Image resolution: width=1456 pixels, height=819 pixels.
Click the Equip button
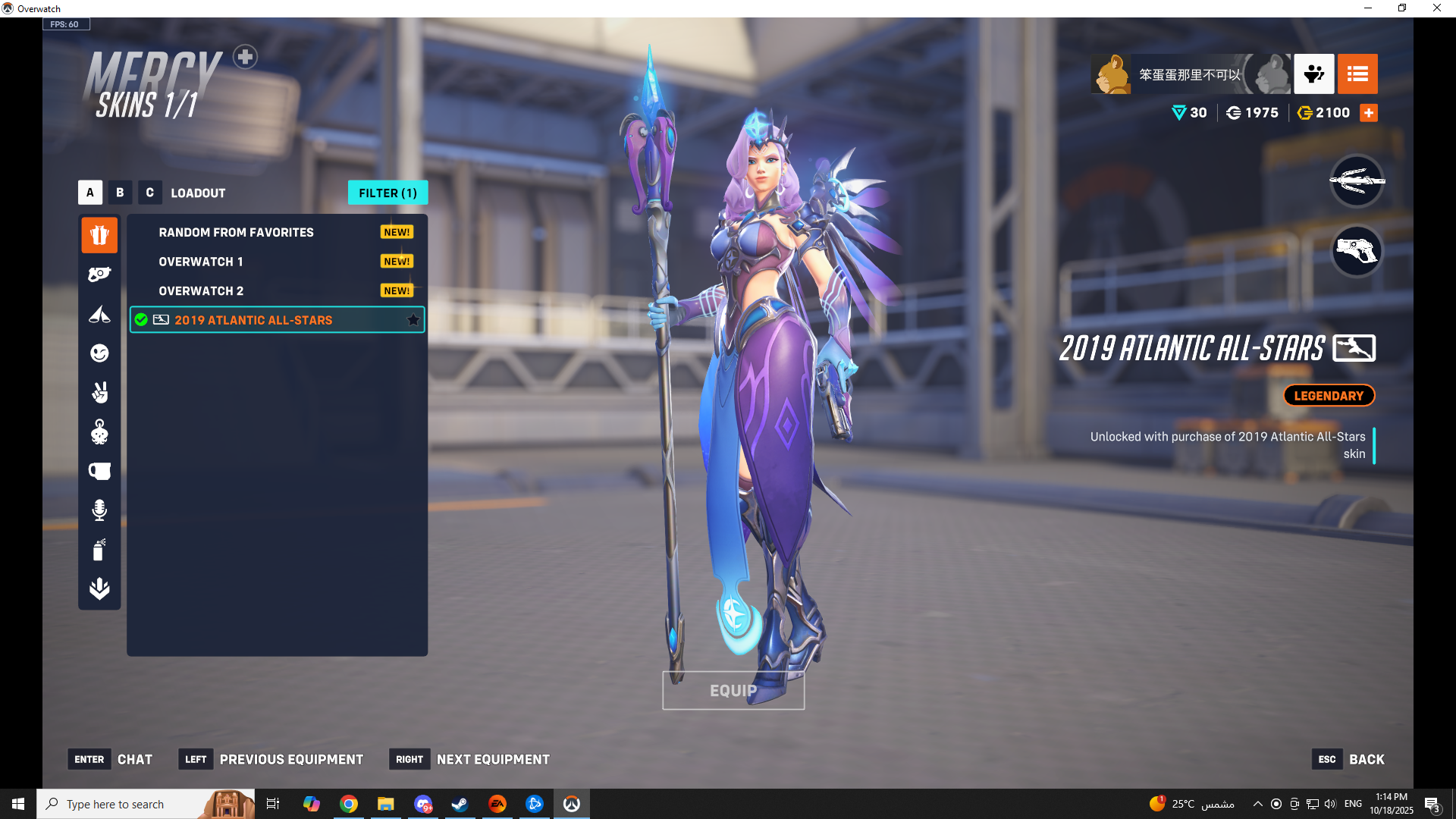(x=733, y=690)
